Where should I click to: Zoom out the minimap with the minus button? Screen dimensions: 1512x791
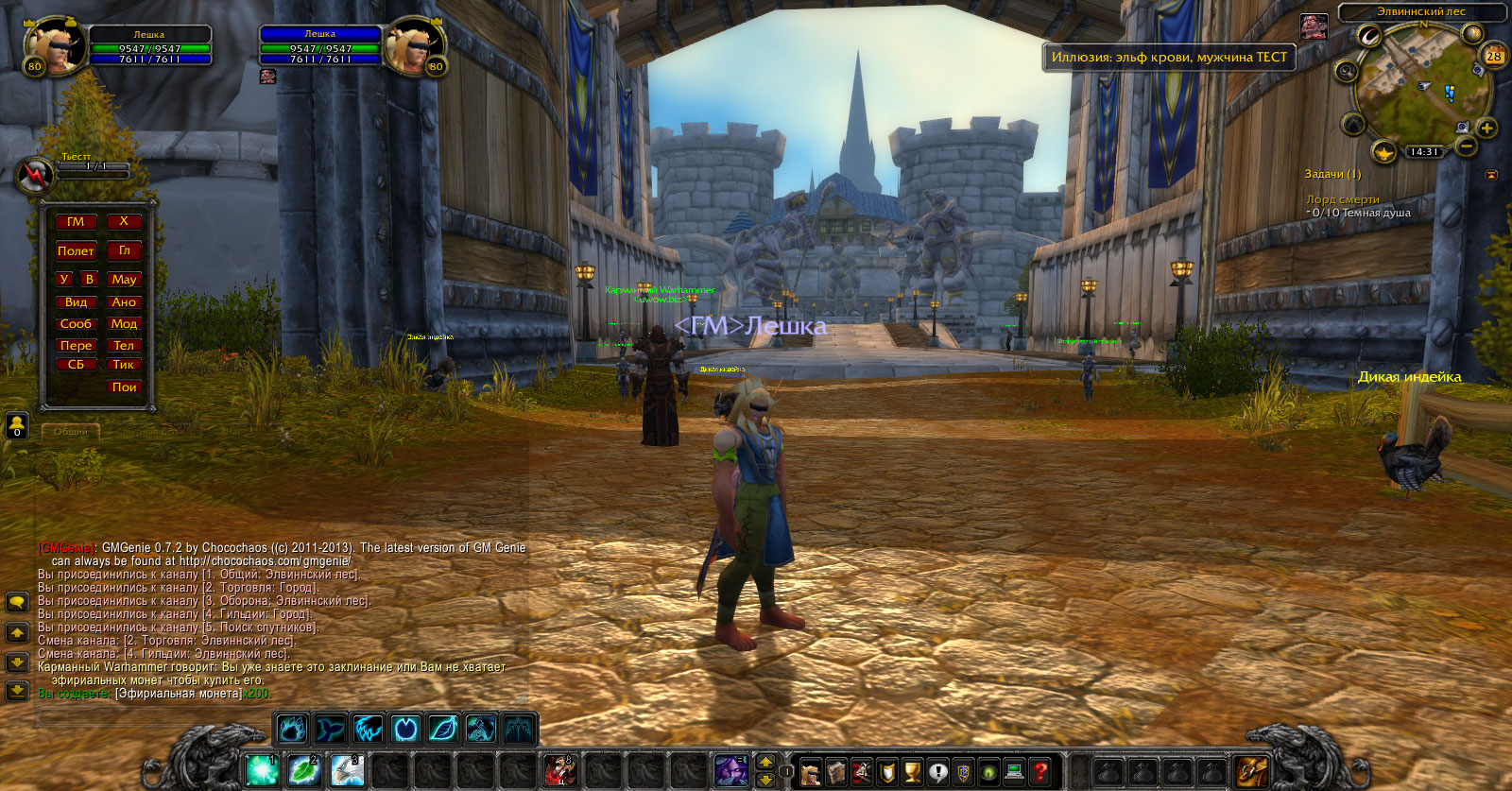(1467, 146)
